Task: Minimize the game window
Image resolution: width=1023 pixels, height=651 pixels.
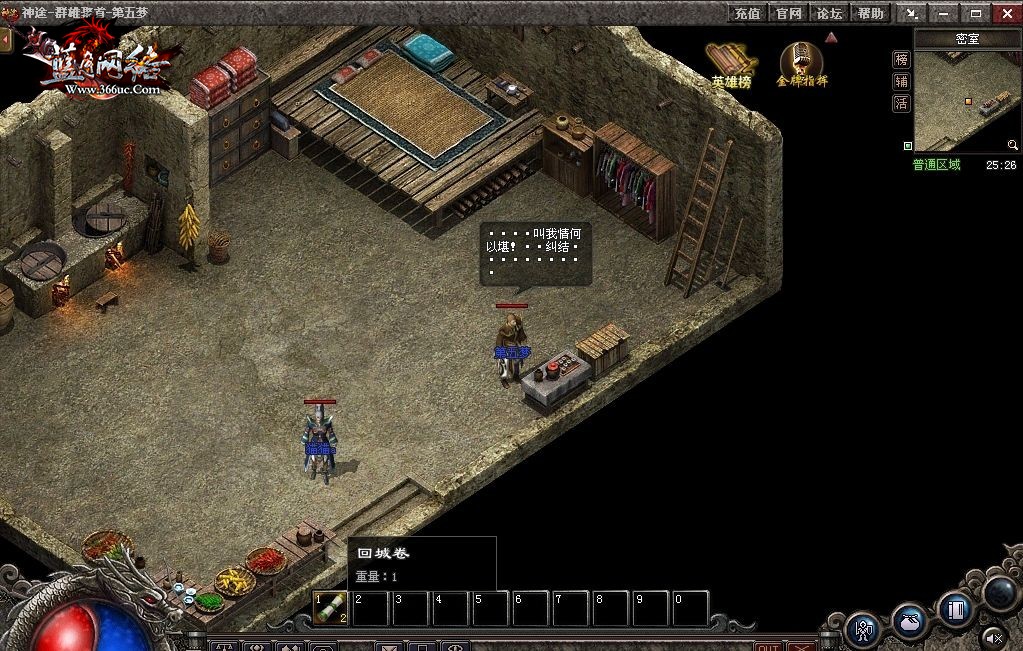Action: point(944,13)
